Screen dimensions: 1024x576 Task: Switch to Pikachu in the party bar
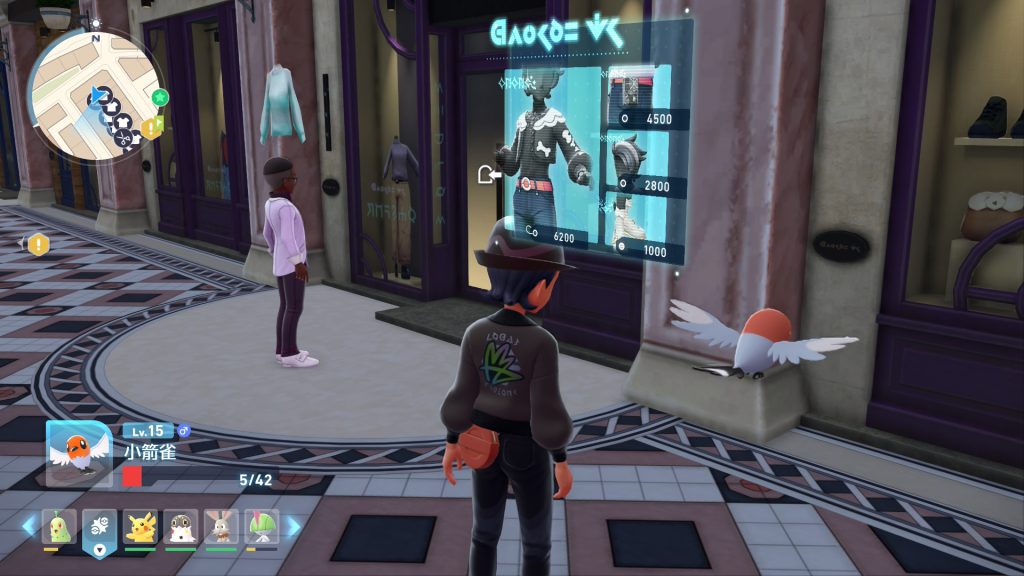141,526
